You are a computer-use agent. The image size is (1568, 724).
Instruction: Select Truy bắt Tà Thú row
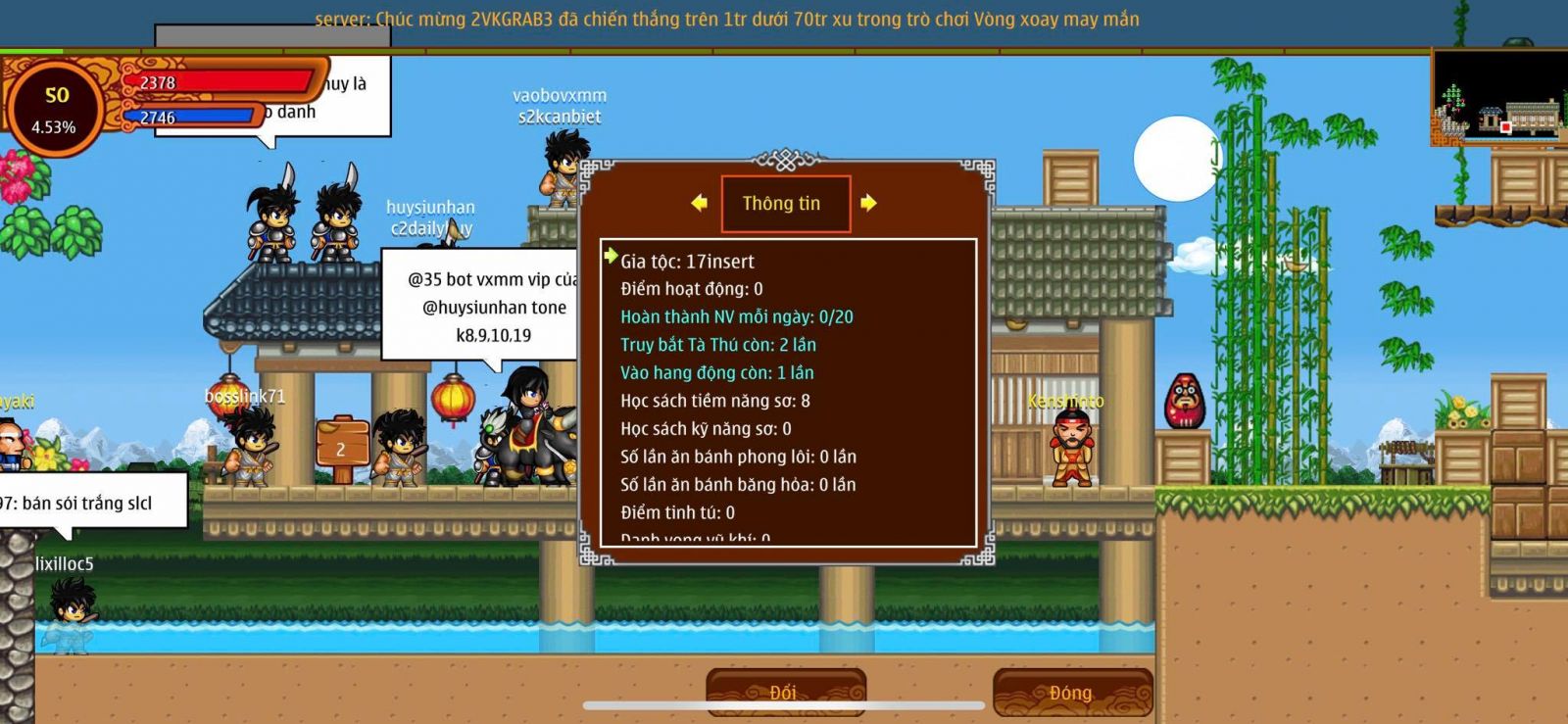717,345
